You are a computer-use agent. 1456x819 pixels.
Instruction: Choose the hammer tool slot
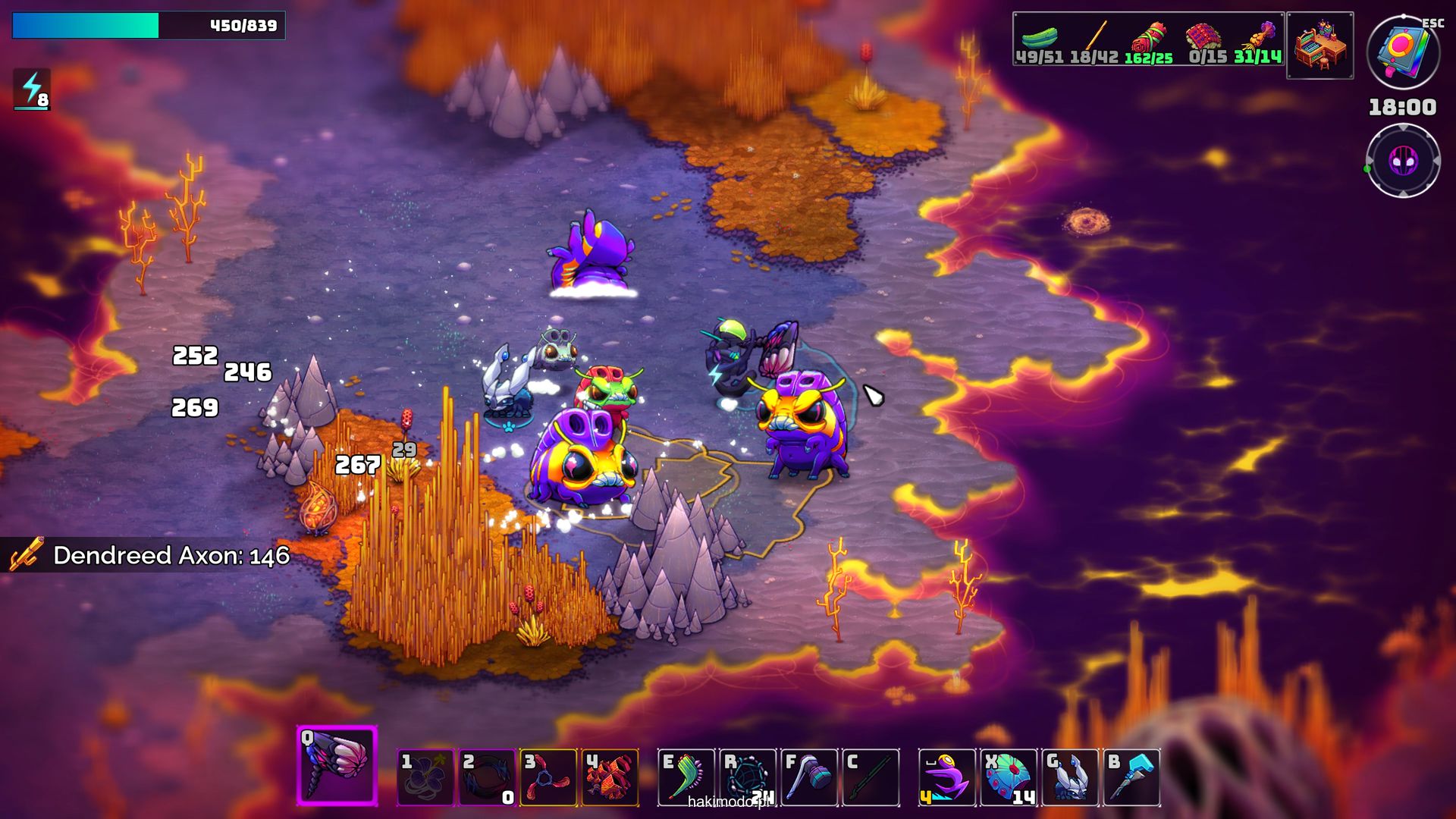[809, 777]
